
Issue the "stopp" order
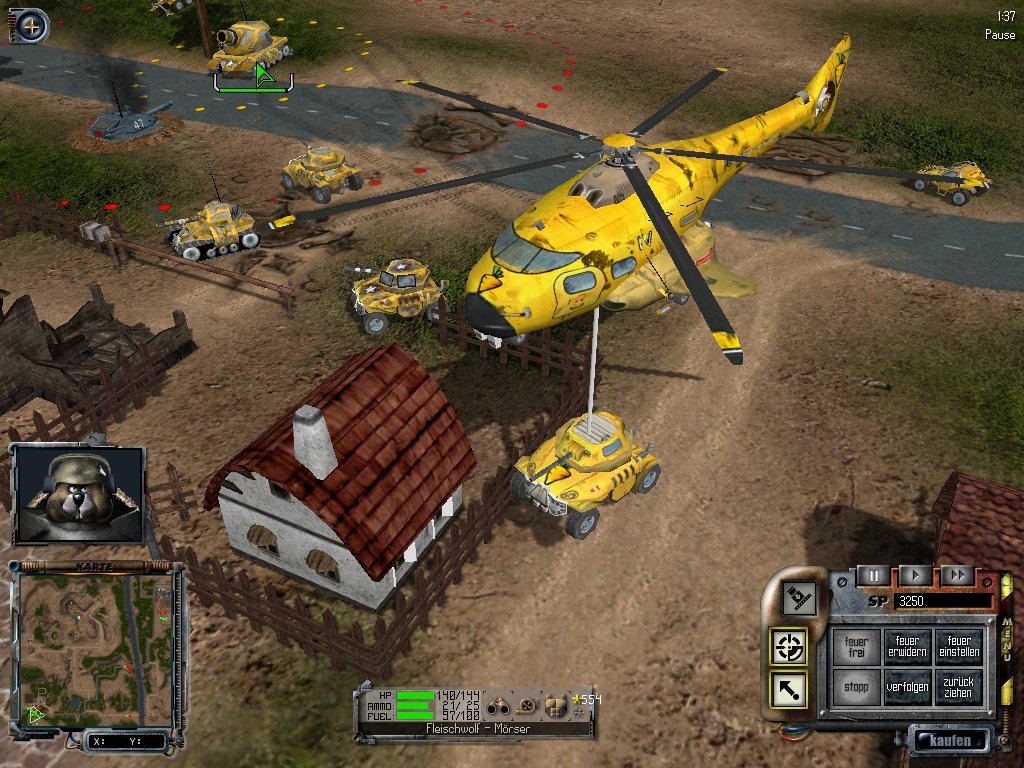856,688
